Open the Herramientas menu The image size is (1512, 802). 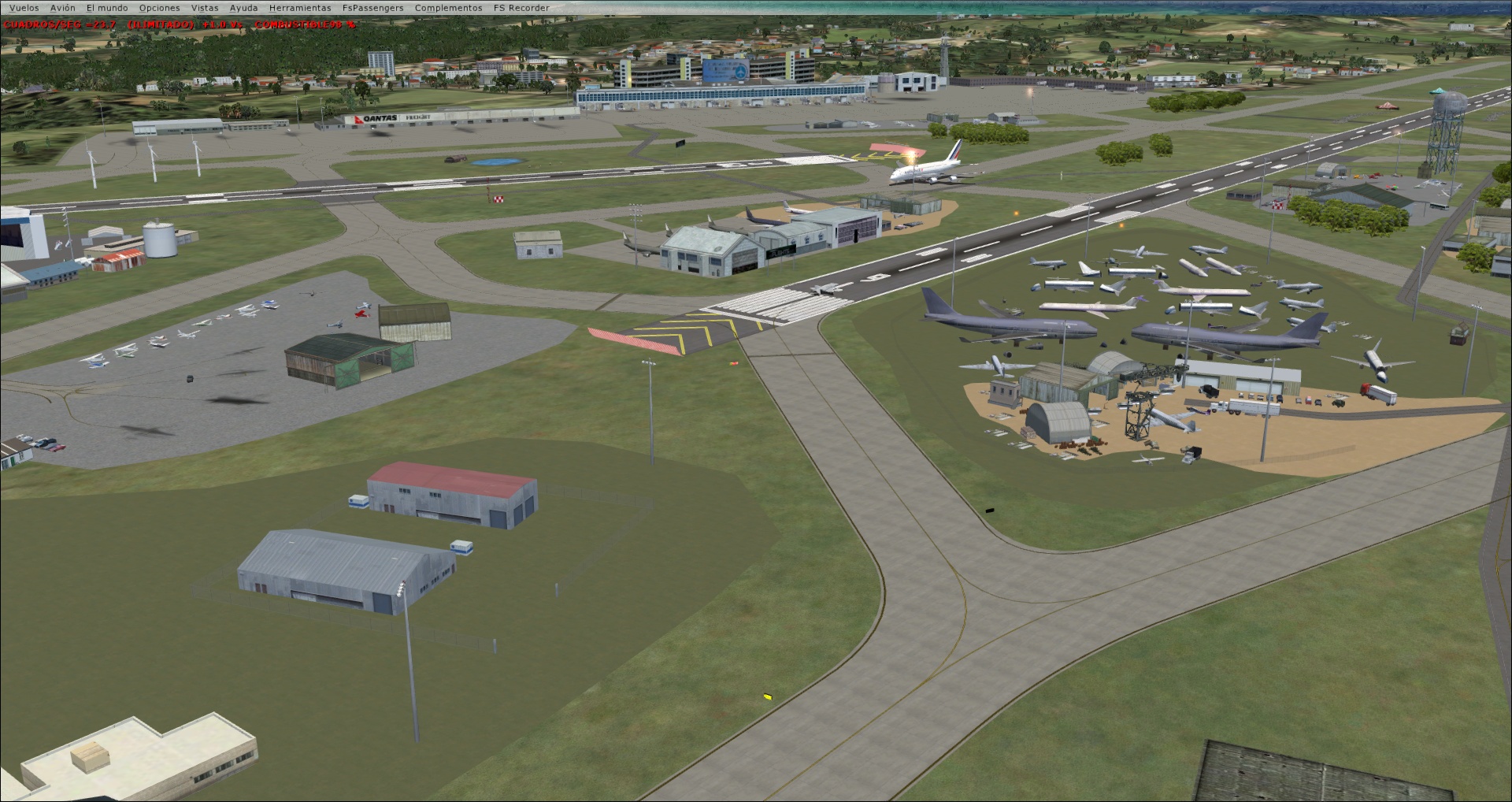click(300, 7)
